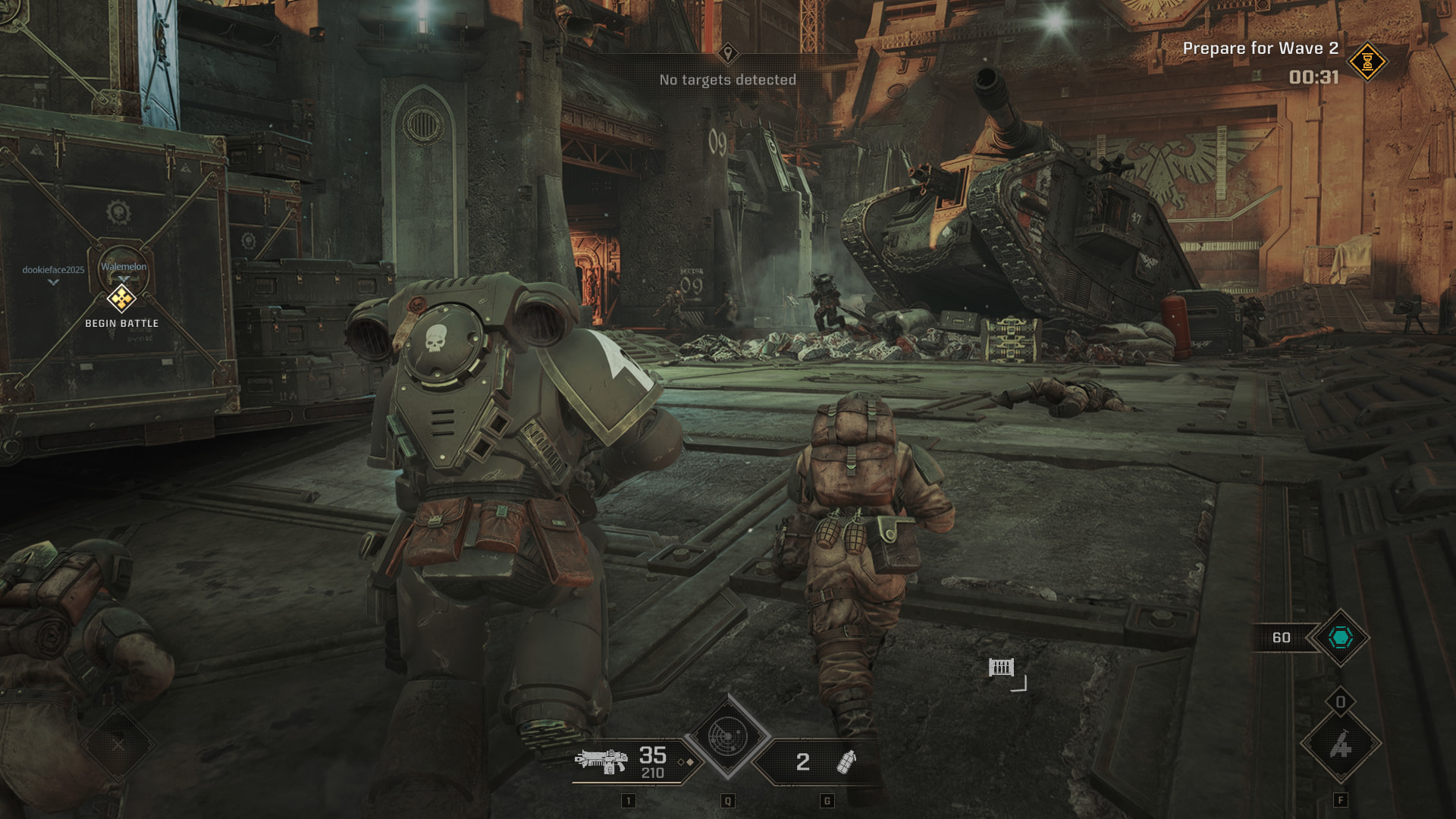
Task: Select the bolt rifle weapon icon
Action: click(601, 761)
